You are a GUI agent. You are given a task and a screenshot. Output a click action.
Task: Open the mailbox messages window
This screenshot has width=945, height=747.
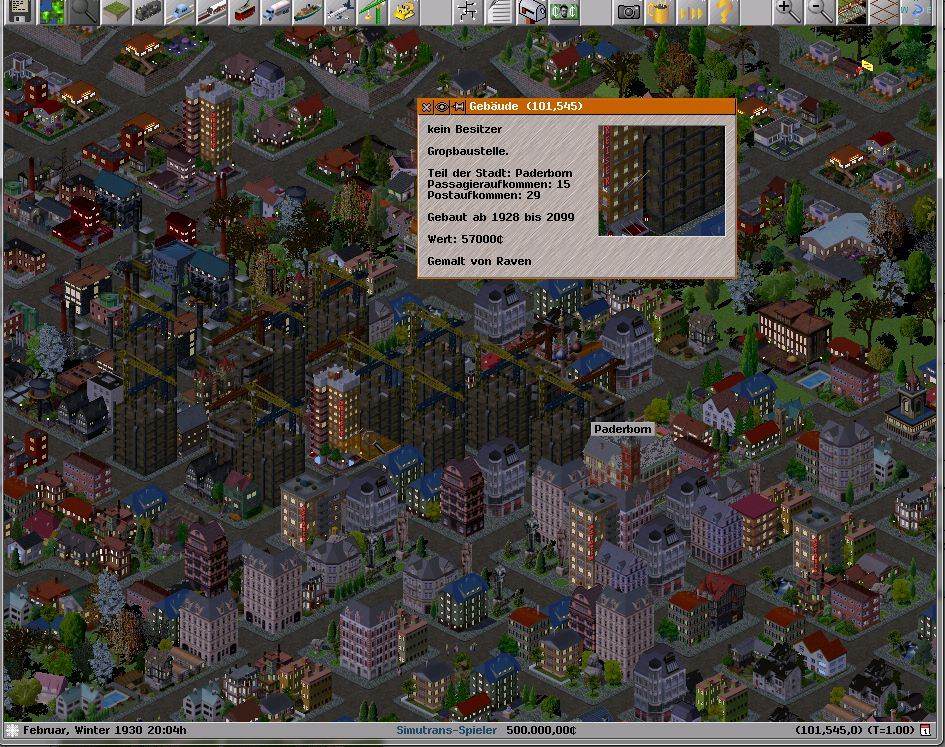click(x=534, y=11)
